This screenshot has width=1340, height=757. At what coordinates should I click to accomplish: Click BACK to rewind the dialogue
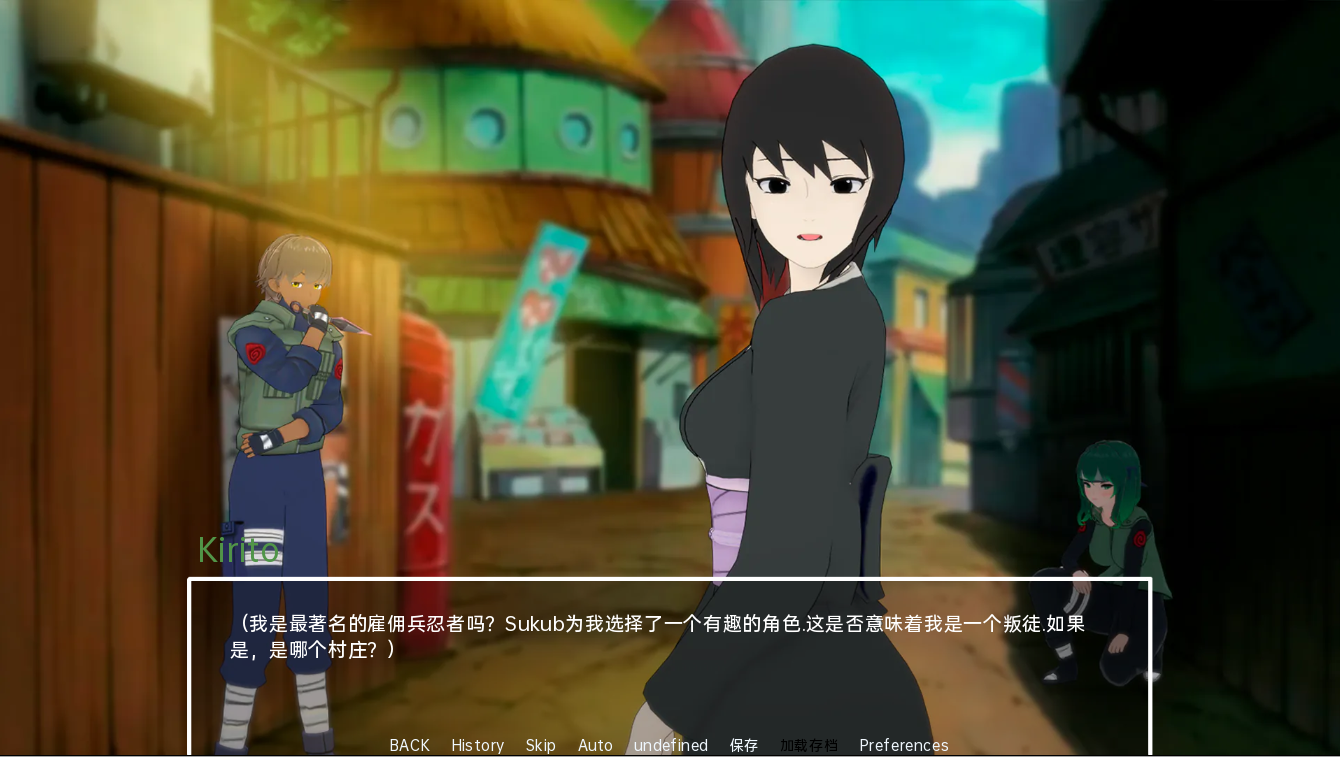(x=409, y=745)
